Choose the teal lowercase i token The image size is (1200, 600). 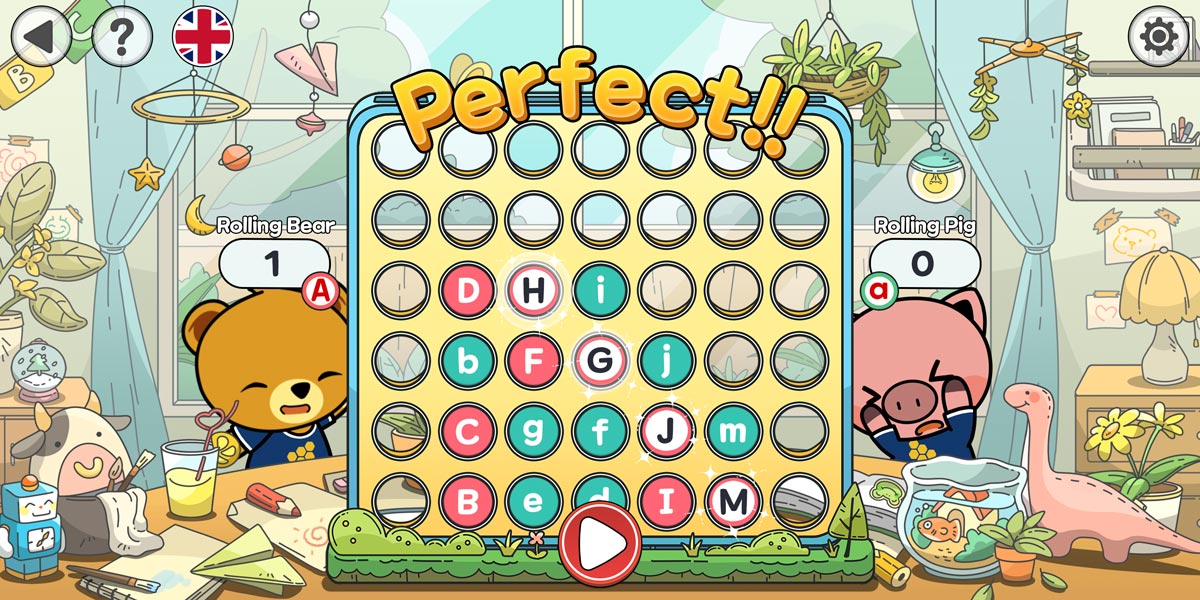(x=601, y=291)
